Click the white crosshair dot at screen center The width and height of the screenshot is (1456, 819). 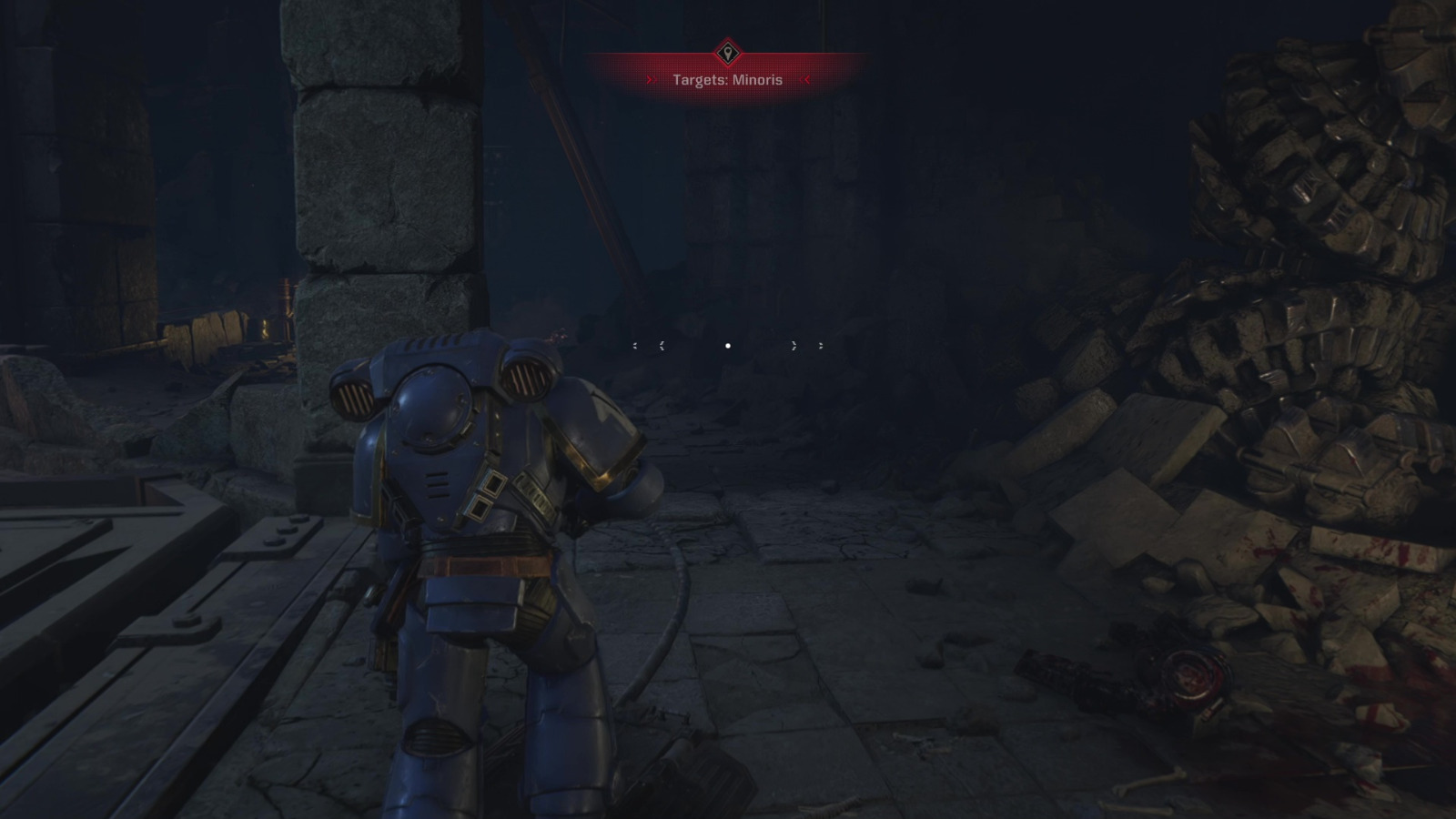click(728, 346)
